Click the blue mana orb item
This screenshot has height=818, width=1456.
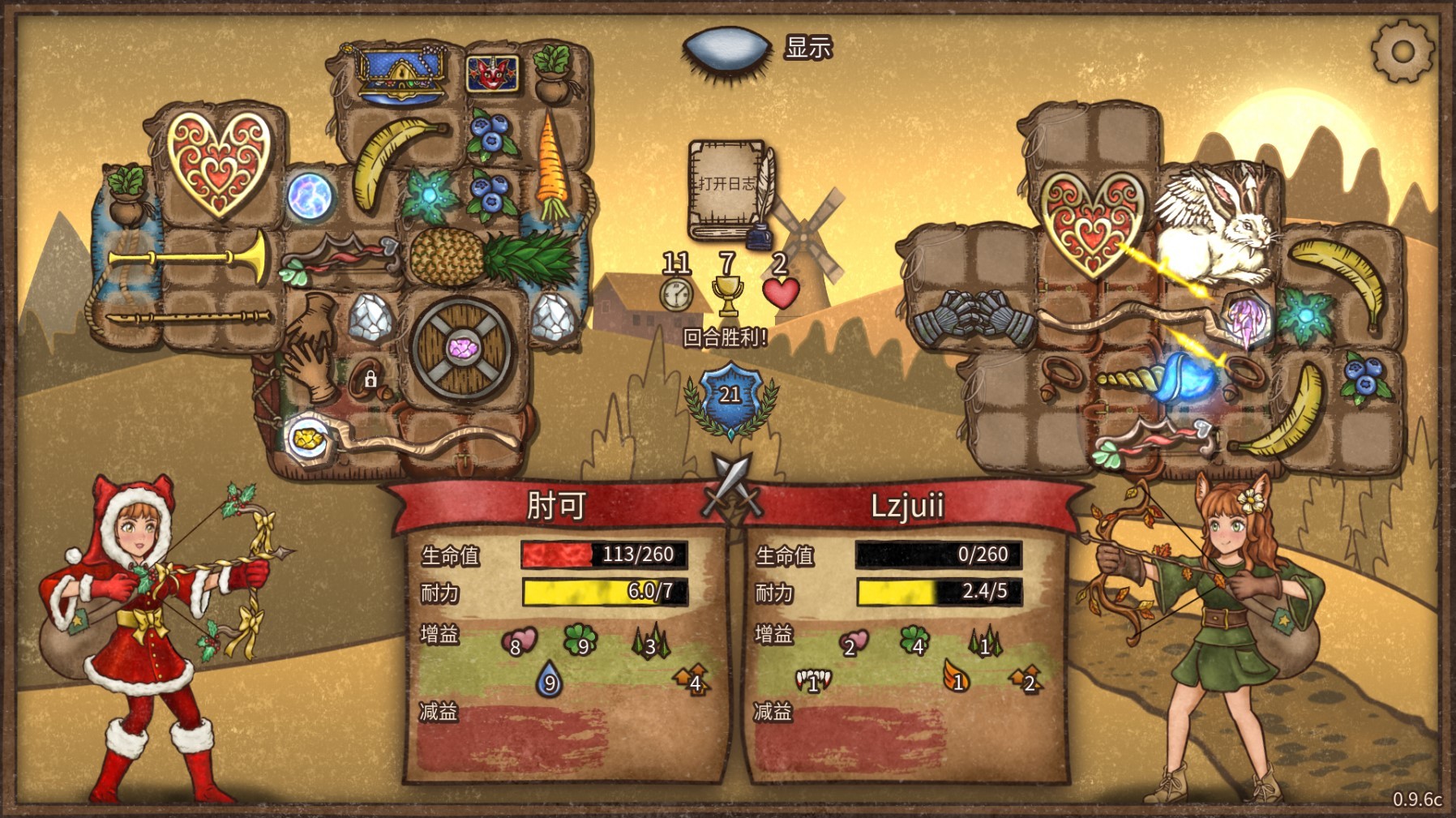click(x=310, y=195)
